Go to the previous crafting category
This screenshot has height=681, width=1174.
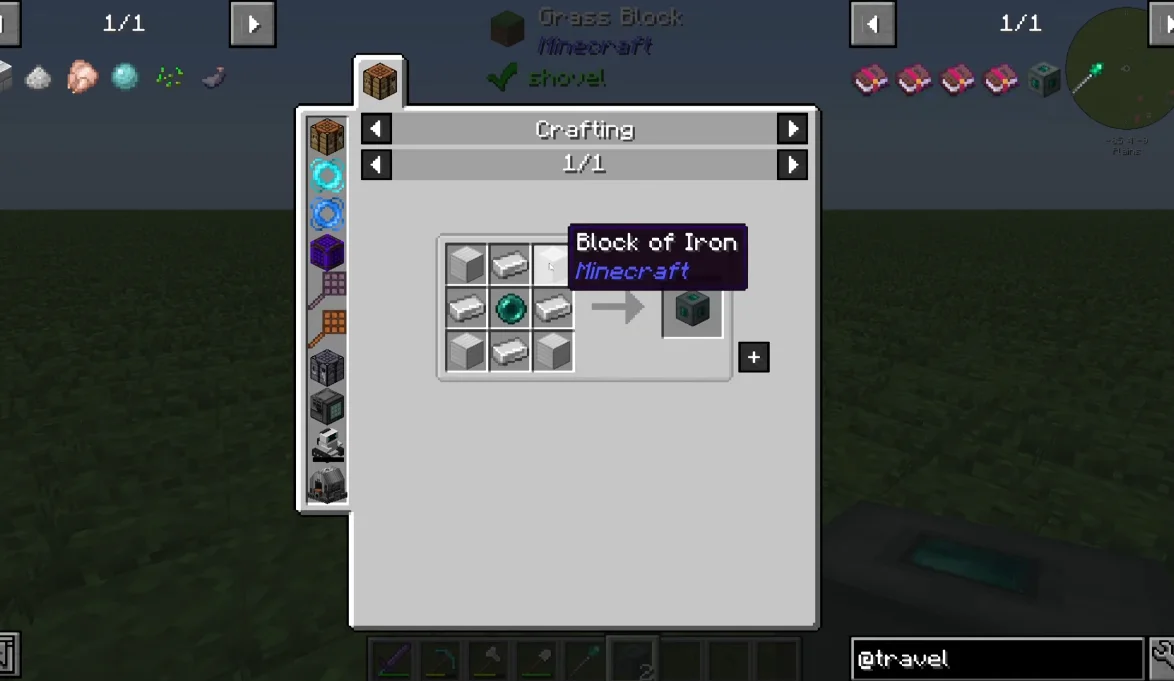(x=376, y=129)
